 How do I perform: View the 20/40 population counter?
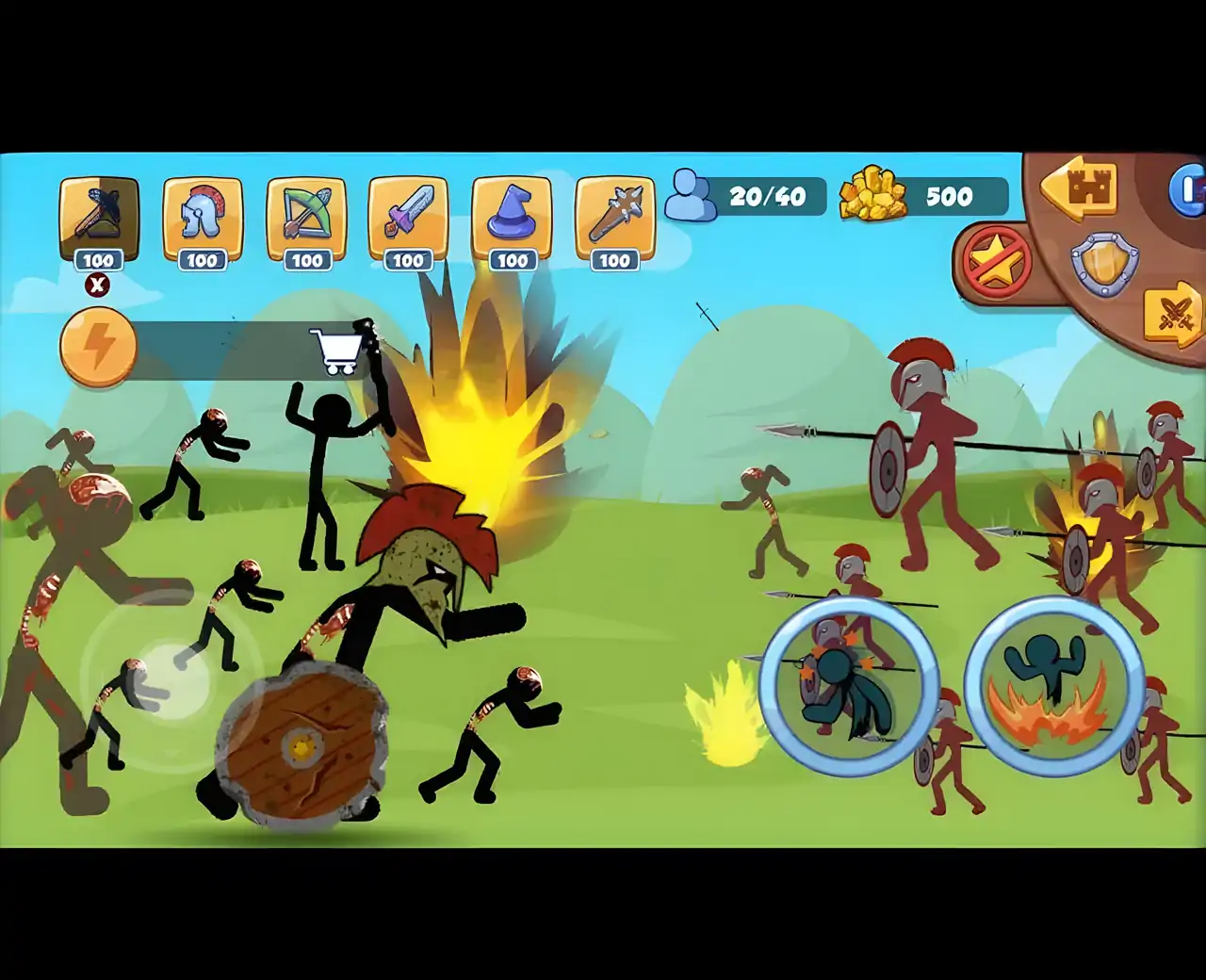click(766, 196)
